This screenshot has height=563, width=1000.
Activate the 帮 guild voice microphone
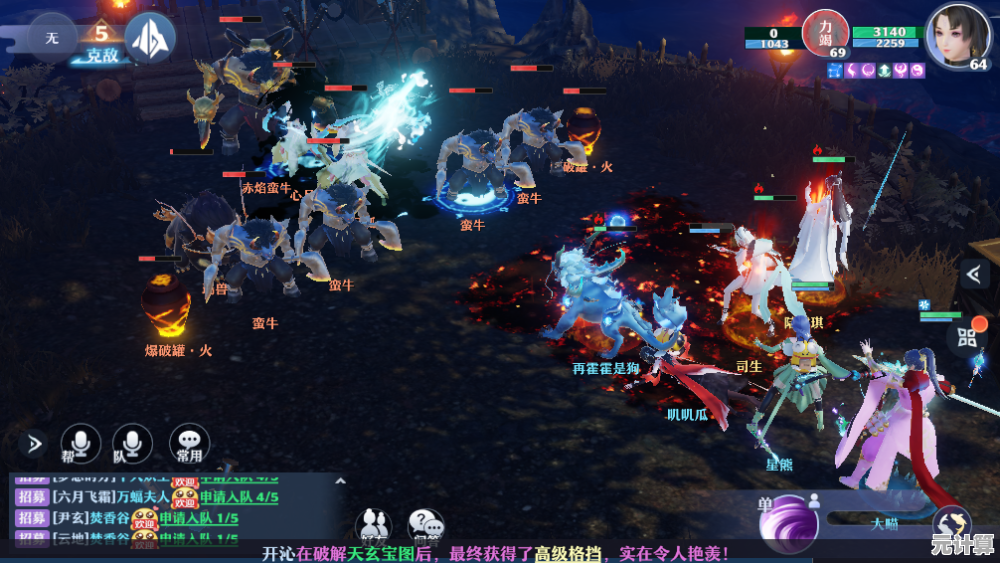click(81, 444)
